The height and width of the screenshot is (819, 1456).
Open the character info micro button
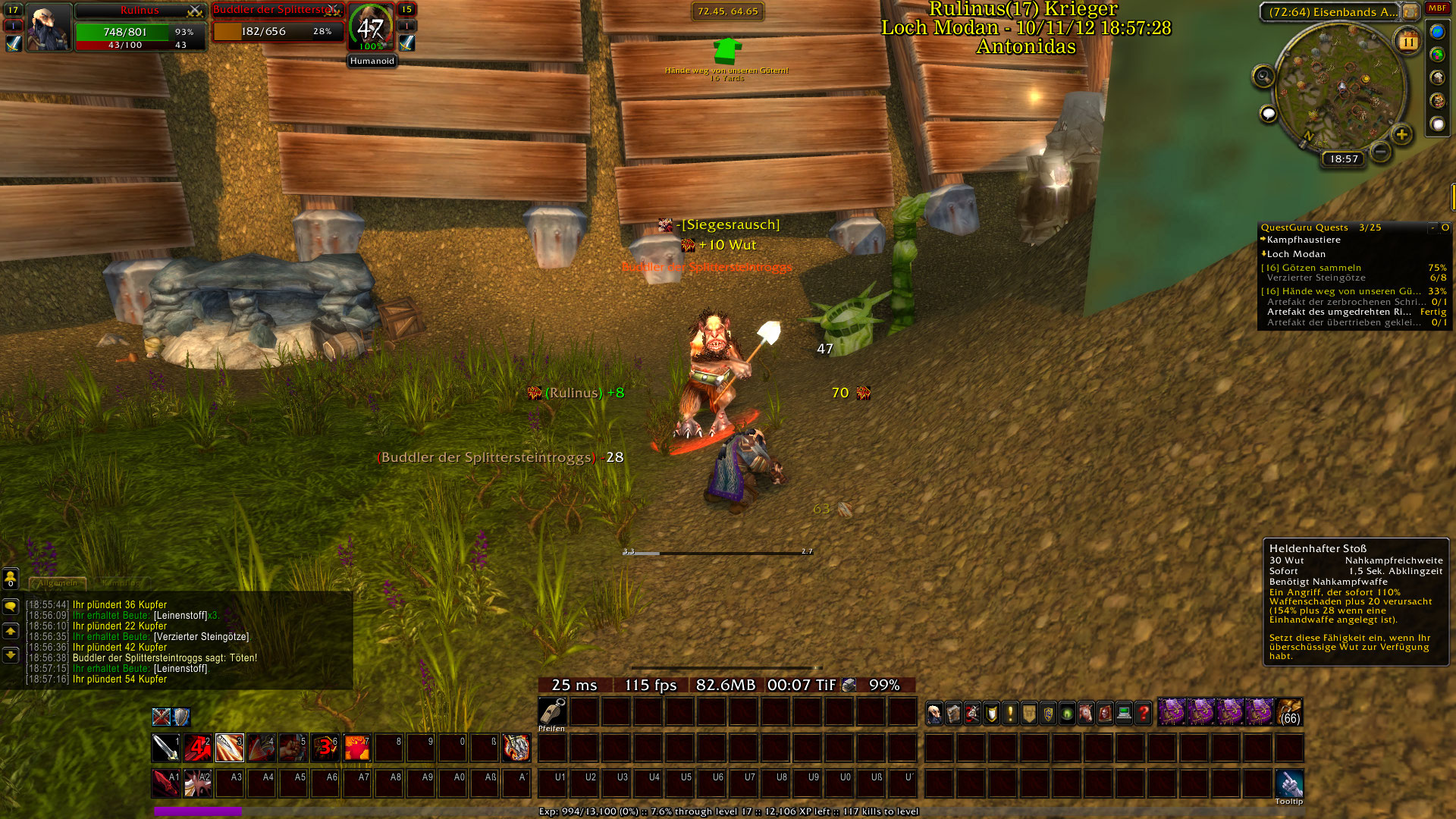coord(934,713)
